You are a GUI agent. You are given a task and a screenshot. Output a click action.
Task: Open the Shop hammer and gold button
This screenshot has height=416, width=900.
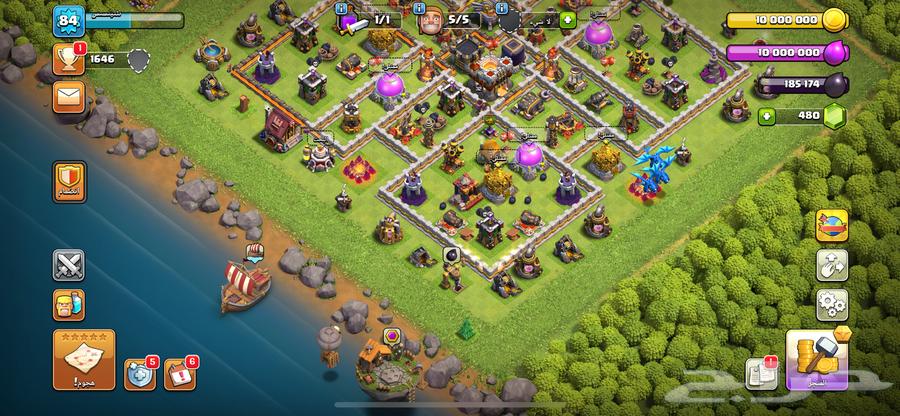[x=818, y=359]
